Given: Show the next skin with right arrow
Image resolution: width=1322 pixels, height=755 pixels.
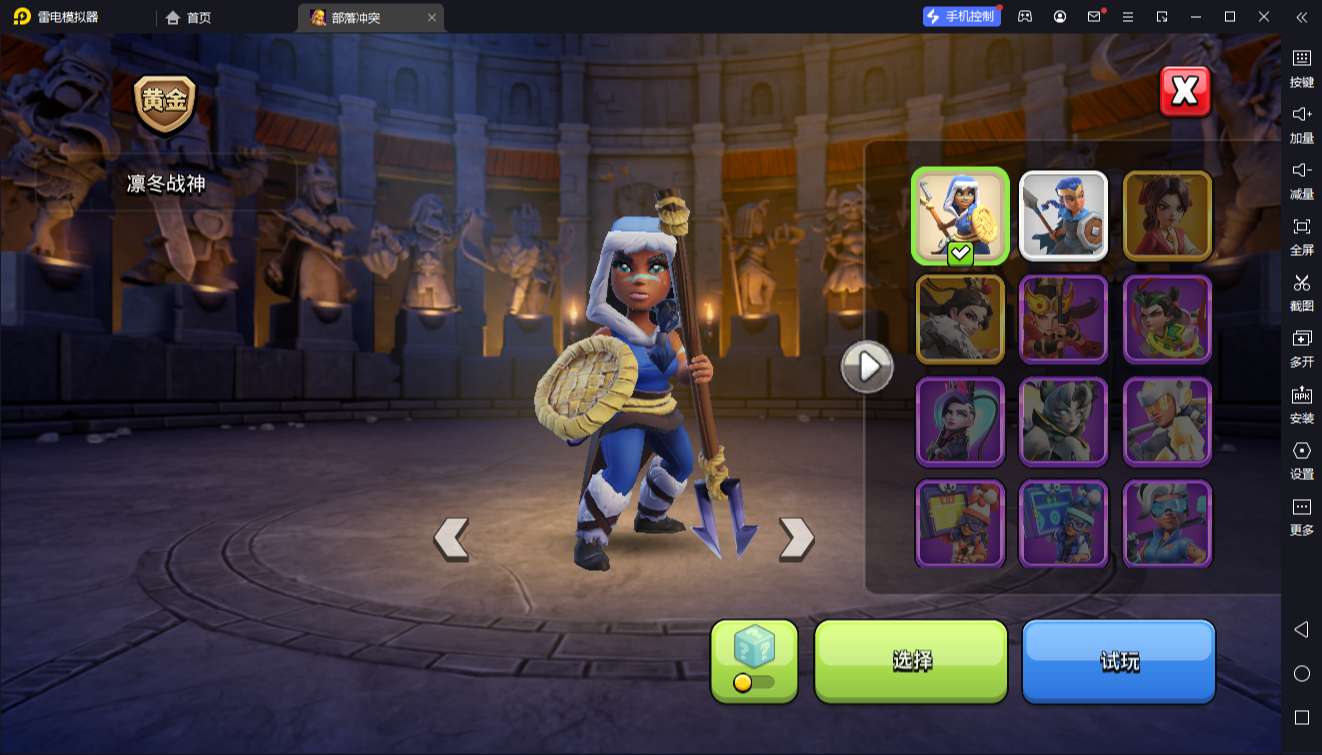Looking at the screenshot, I should click(x=797, y=538).
